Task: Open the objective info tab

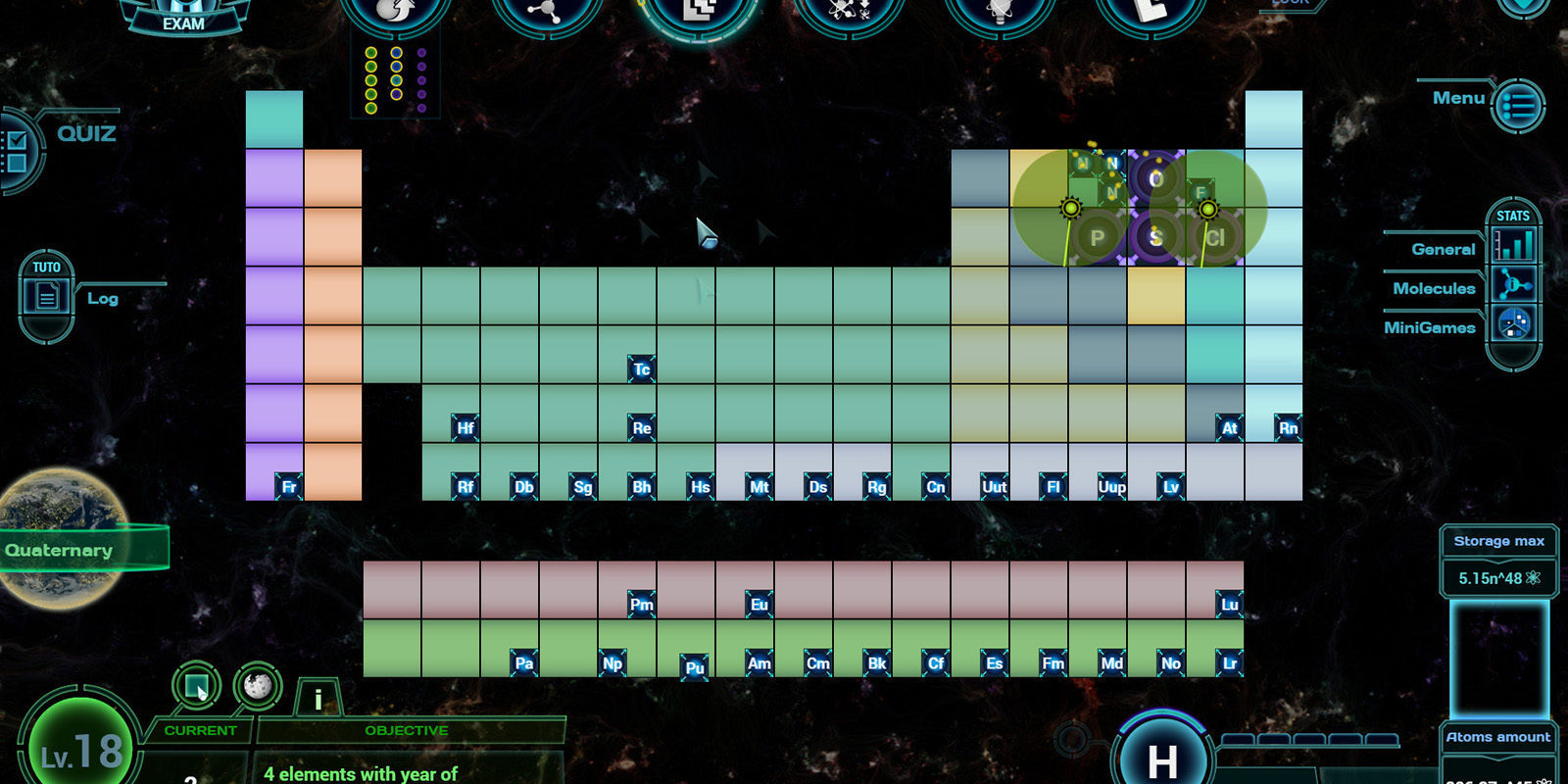Action: click(x=318, y=700)
